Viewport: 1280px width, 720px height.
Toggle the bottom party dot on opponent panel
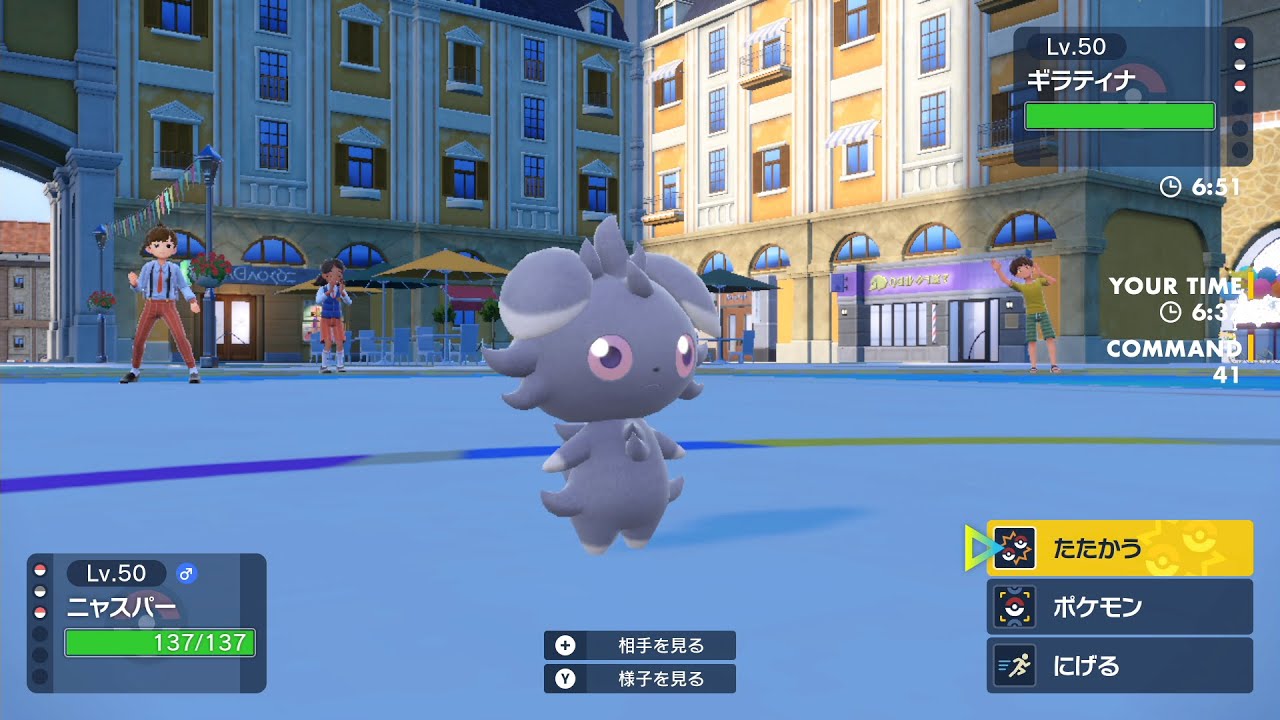[x=1241, y=148]
